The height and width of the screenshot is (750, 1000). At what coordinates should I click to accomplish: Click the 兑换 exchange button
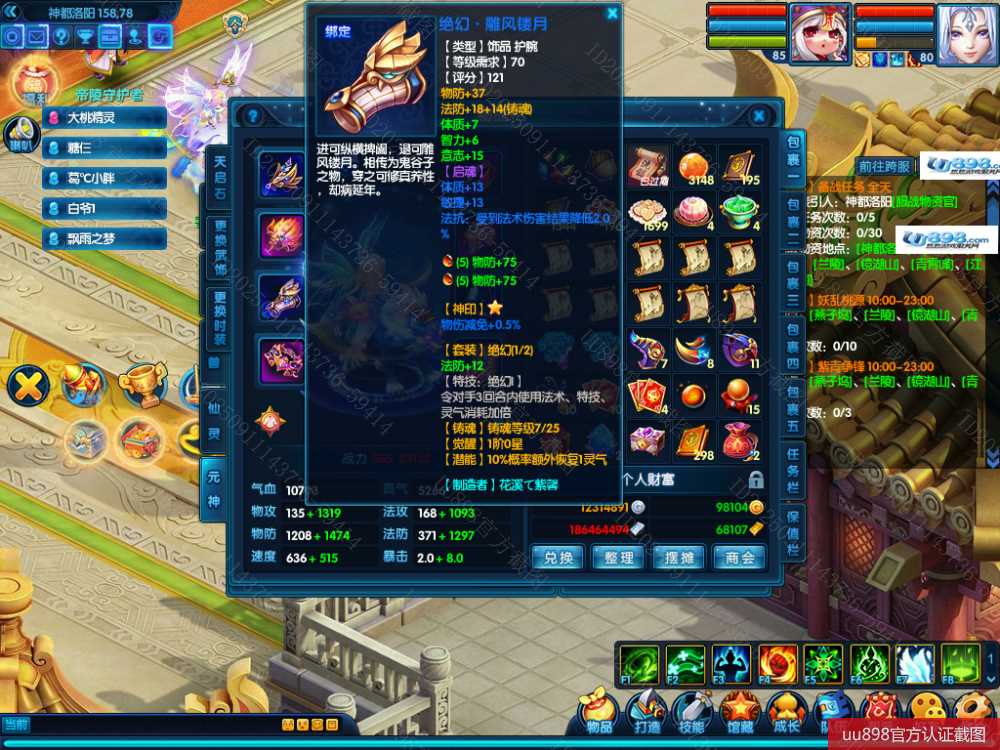pyautogui.click(x=558, y=557)
